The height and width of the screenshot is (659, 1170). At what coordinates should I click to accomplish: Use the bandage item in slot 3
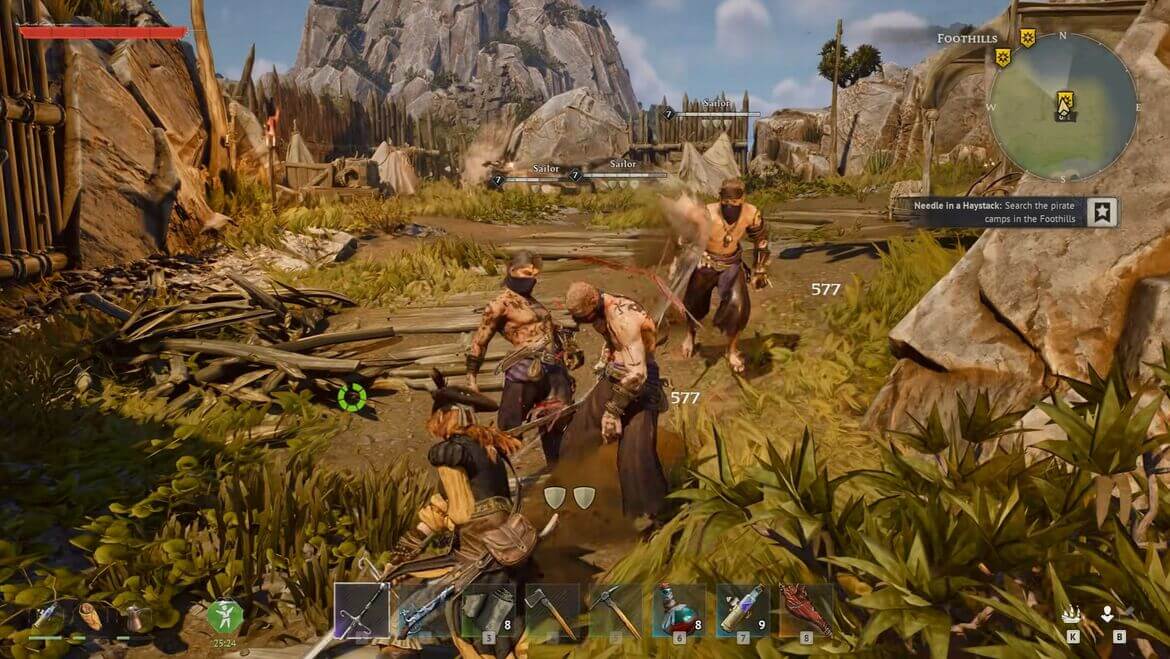(488, 610)
